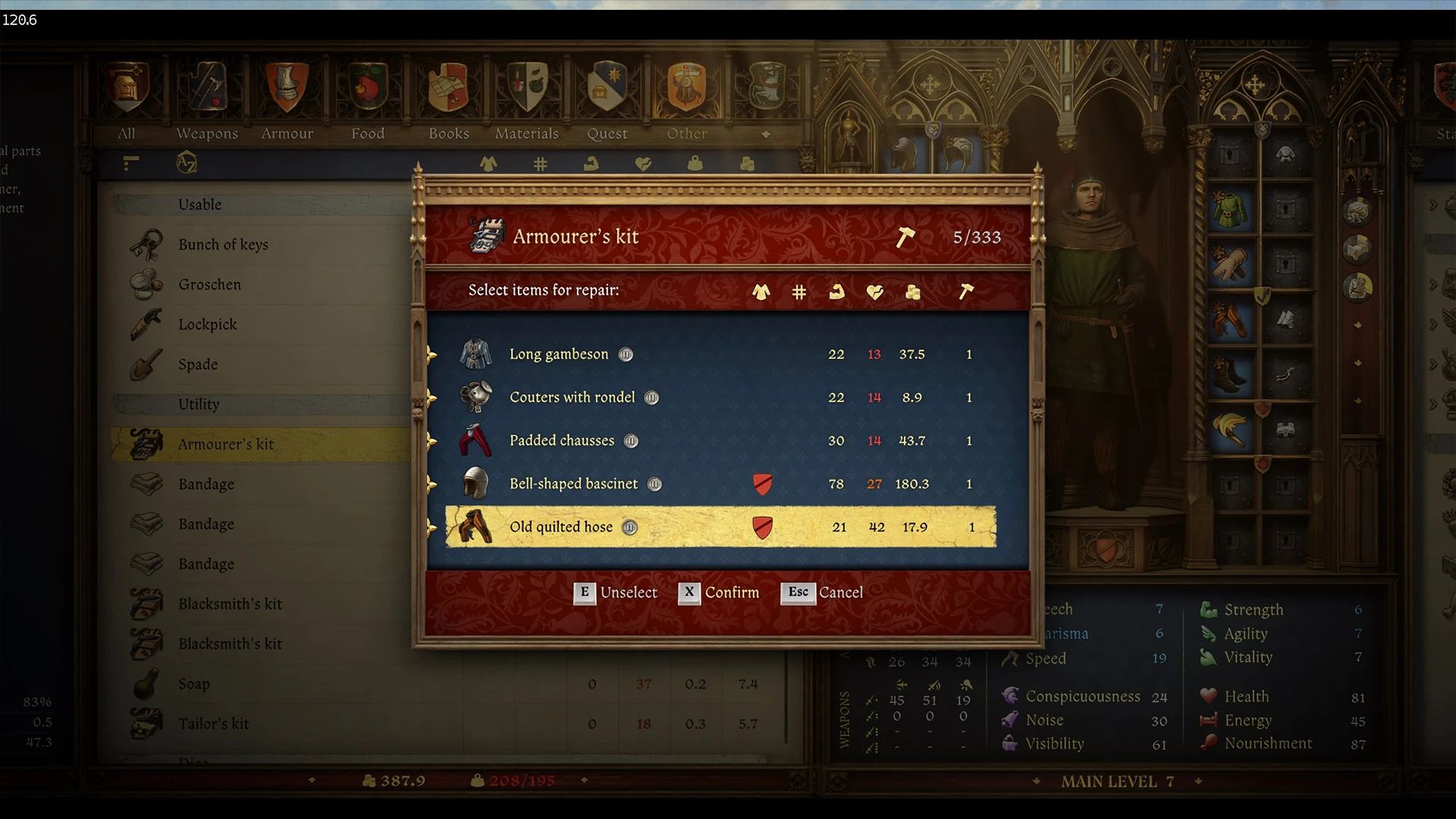This screenshot has height=819, width=1456.
Task: Select Blacksmith's kit in inventory list
Action: pos(230,604)
